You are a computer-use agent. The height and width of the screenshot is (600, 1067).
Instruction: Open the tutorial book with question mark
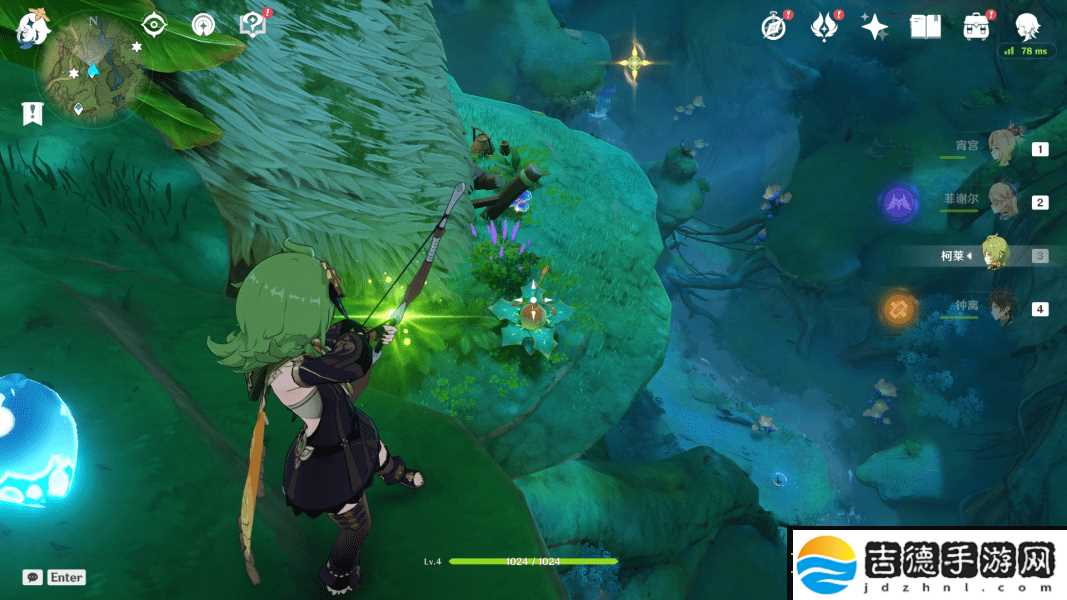(252, 25)
